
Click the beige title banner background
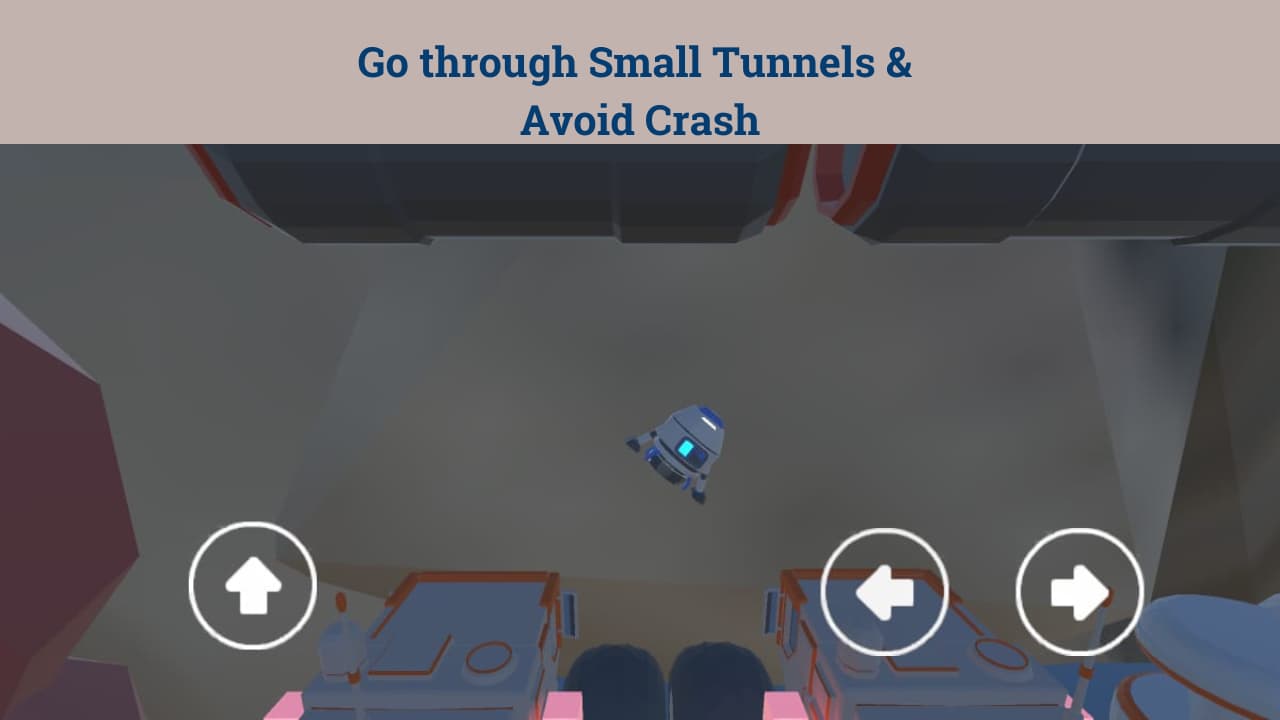150,70
